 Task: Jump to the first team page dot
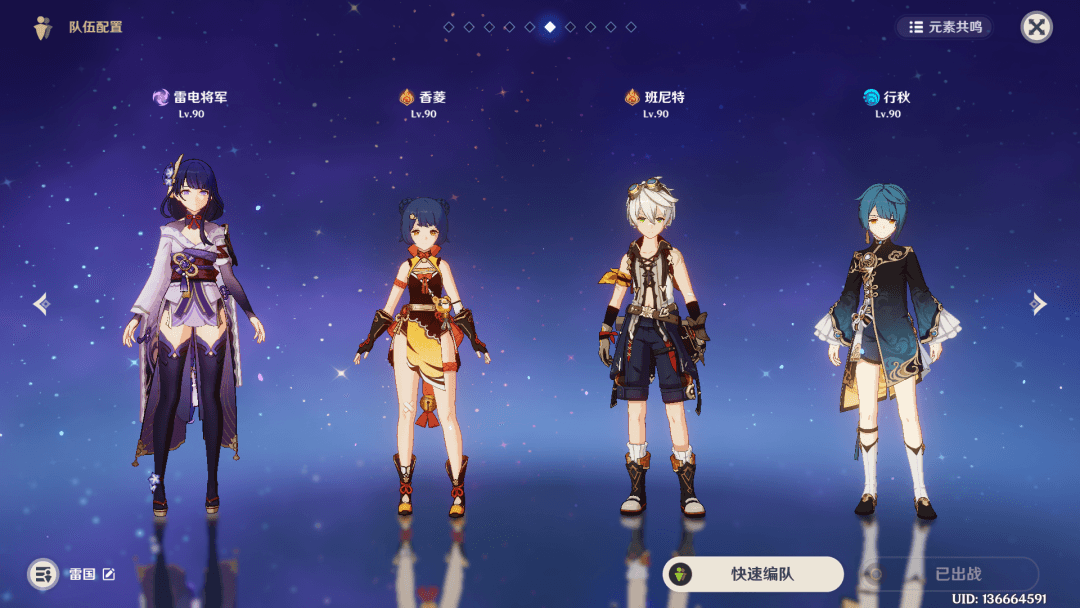coord(449,27)
